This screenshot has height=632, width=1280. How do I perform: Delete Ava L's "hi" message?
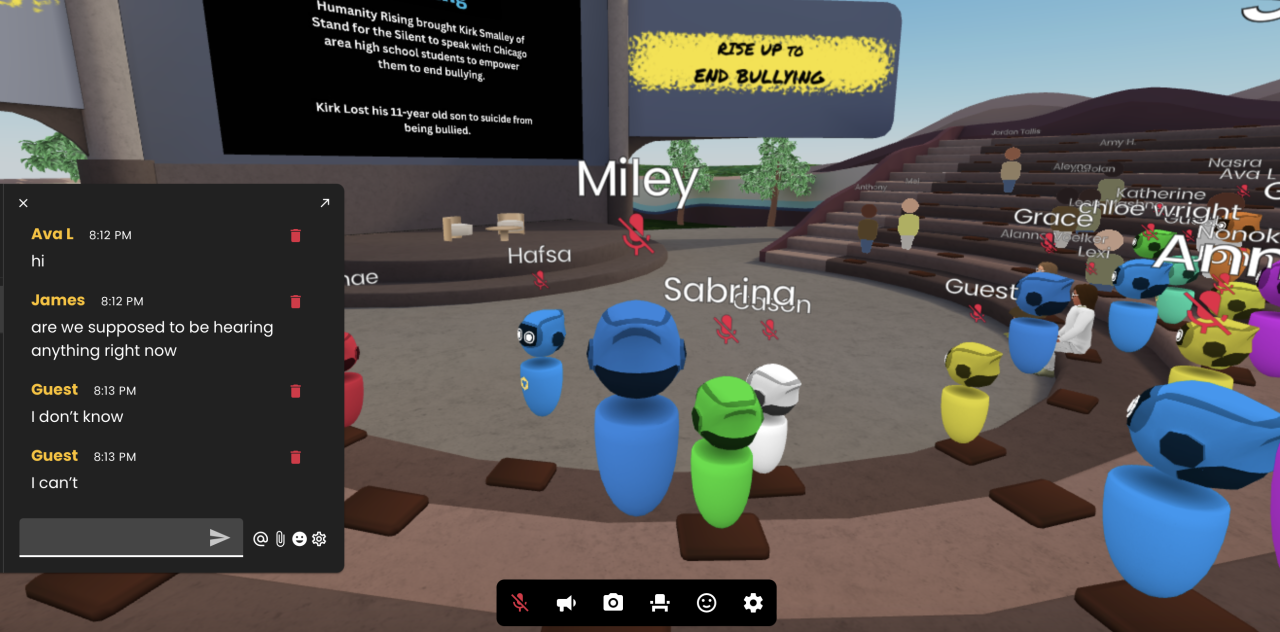coord(295,236)
